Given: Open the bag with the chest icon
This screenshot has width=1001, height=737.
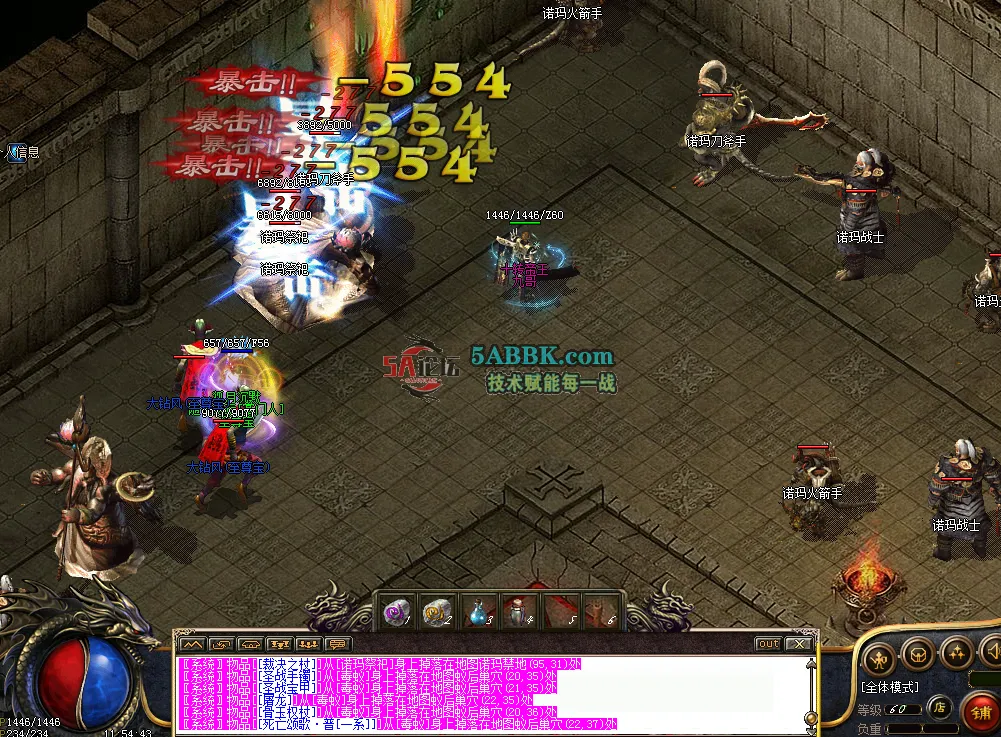Looking at the screenshot, I should (x=919, y=656).
